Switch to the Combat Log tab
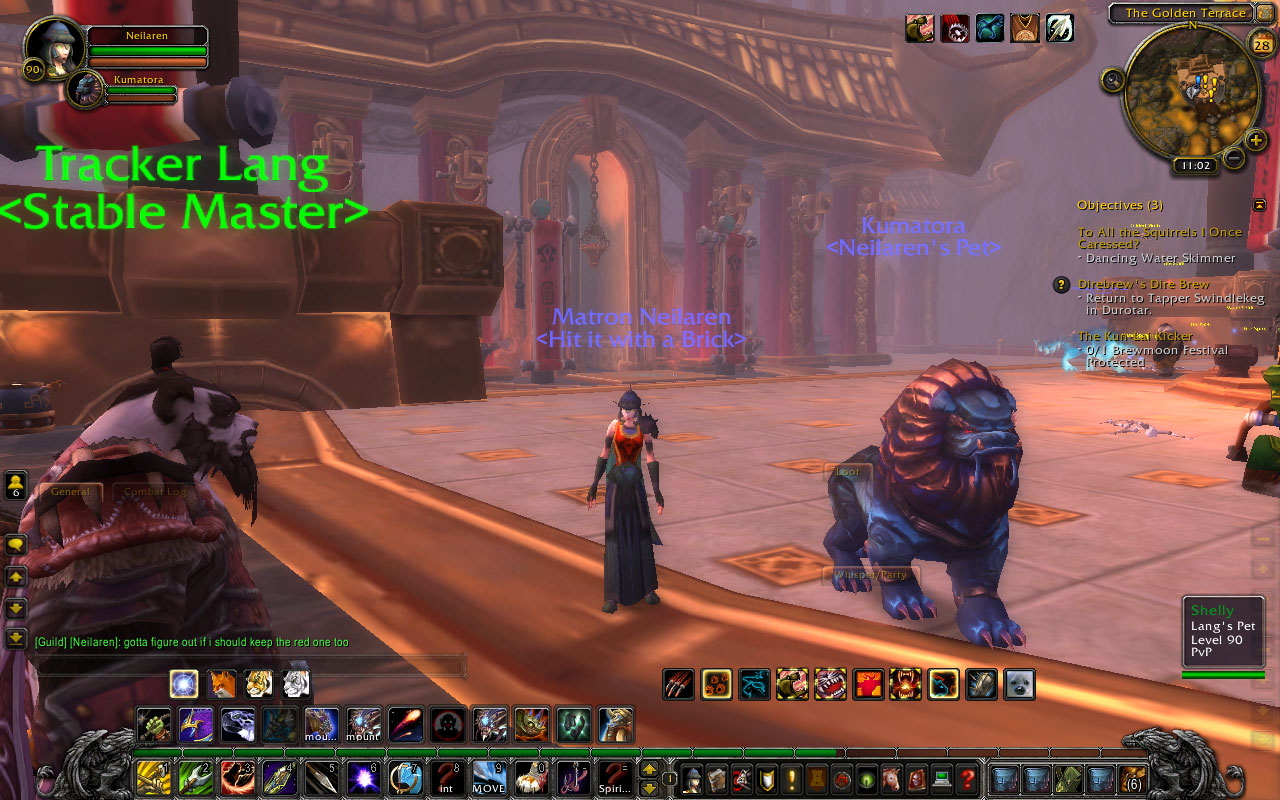Screen dimensions: 1280x800 [154, 491]
